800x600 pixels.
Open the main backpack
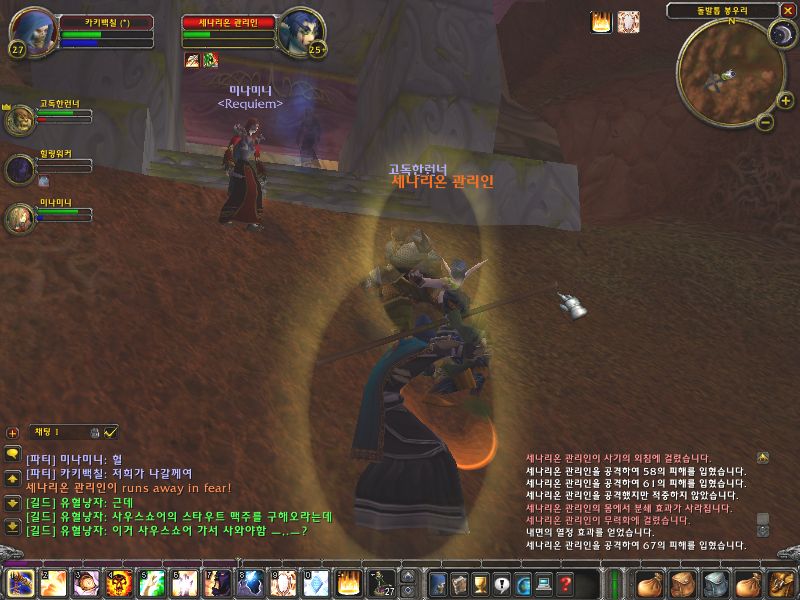tap(778, 583)
